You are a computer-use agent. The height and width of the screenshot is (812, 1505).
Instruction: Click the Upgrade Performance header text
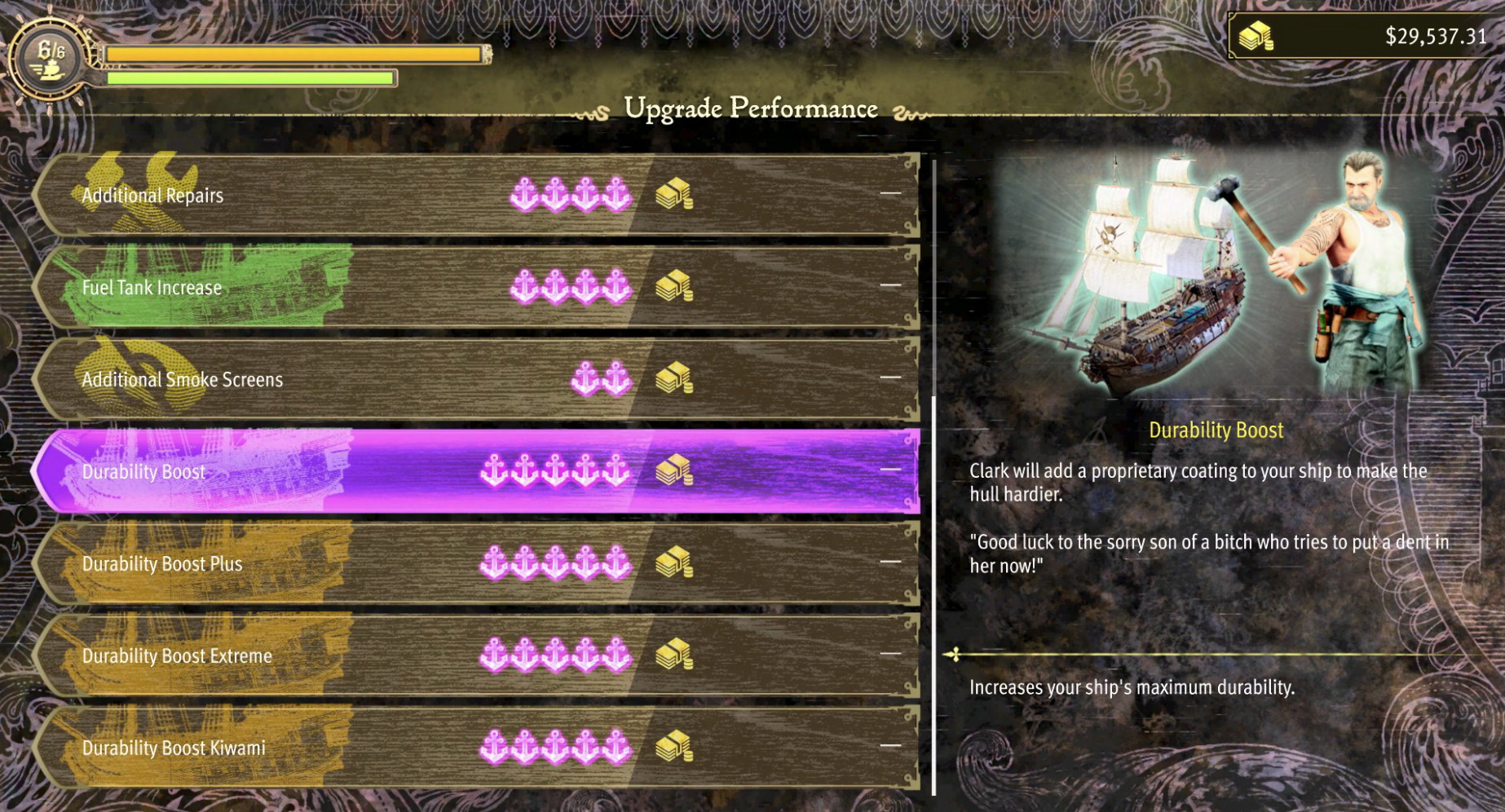[x=751, y=108]
